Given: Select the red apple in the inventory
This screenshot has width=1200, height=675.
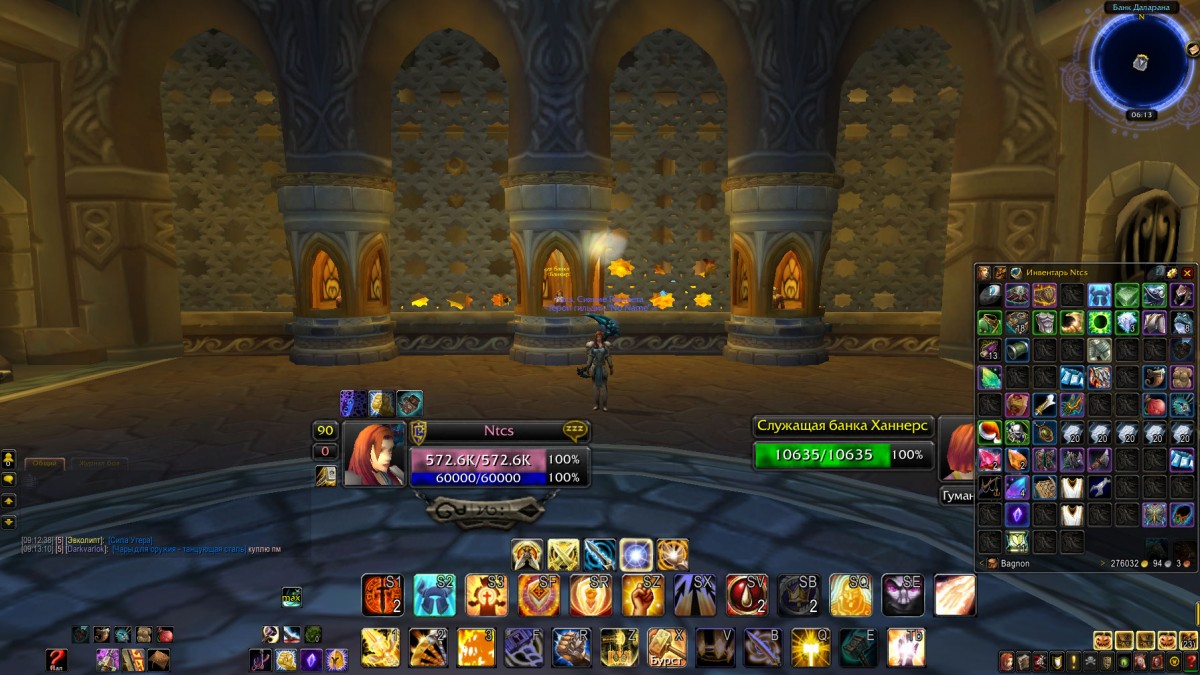Looking at the screenshot, I should [1155, 405].
